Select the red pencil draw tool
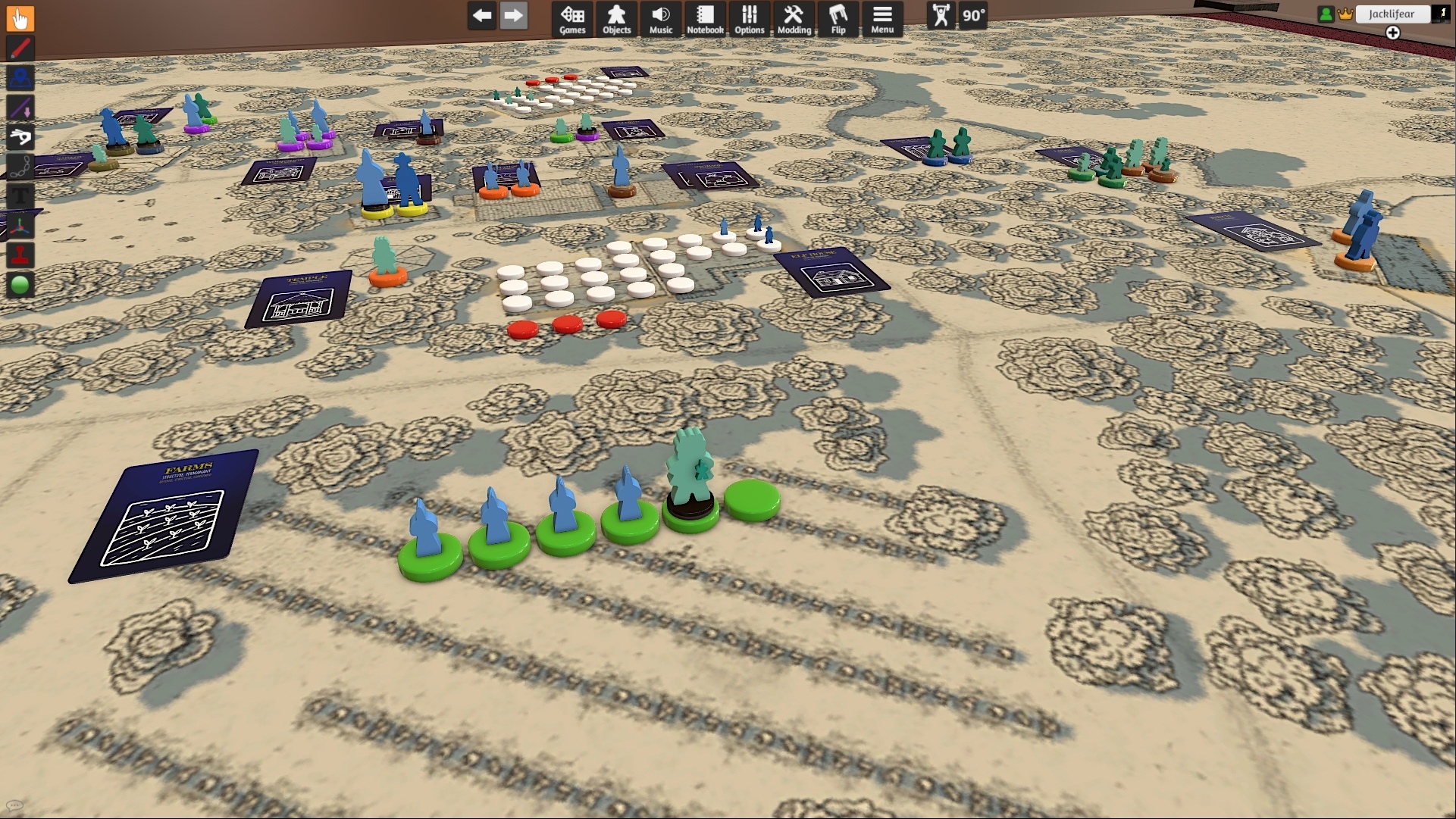 pos(20,48)
